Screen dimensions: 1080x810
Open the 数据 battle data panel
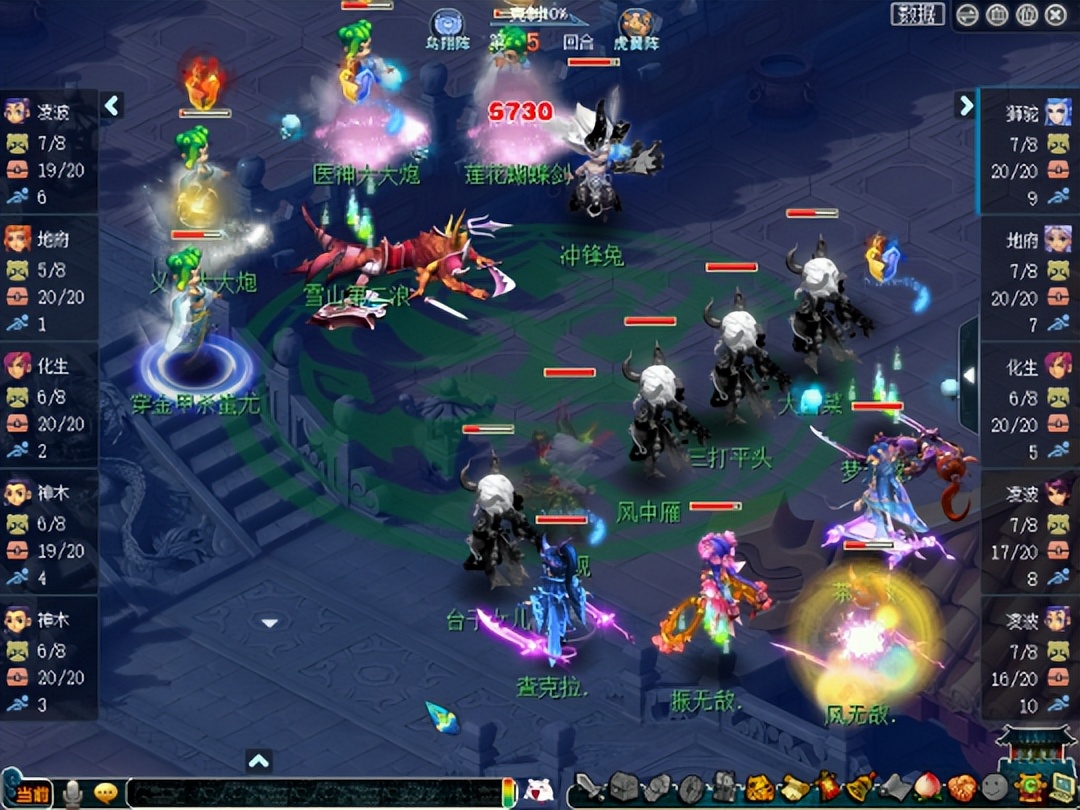[x=917, y=14]
